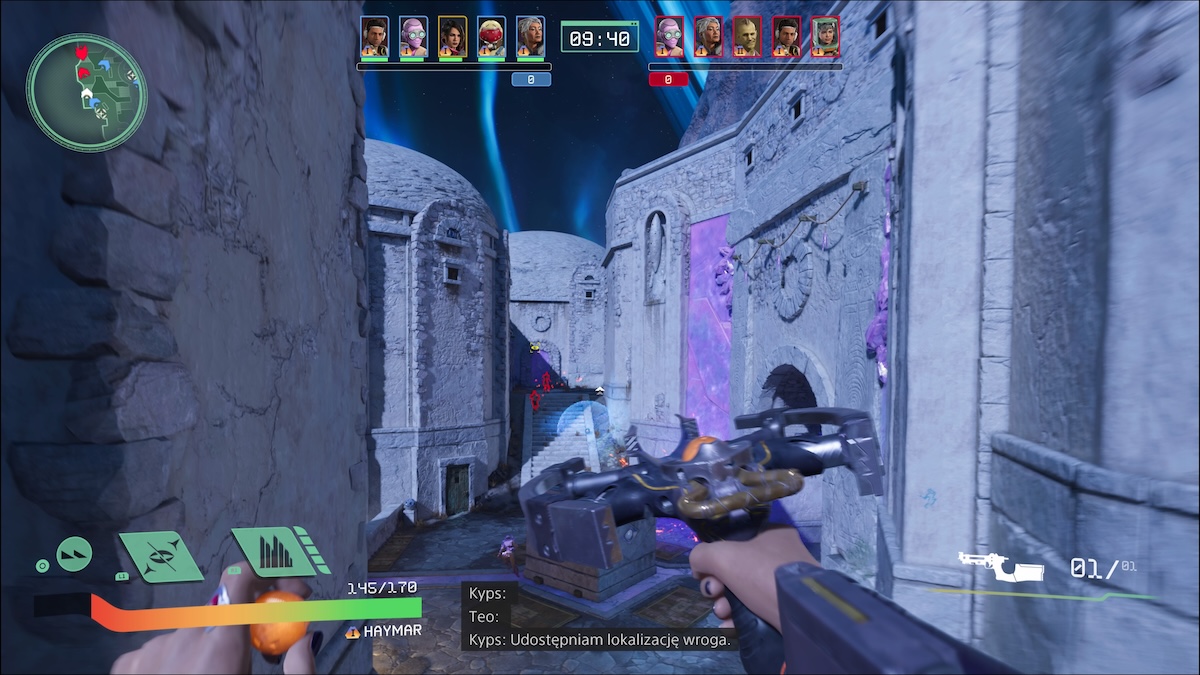1200x675 pixels.
Task: Select the green-hooded enemy portrait
Action: [x=825, y=36]
